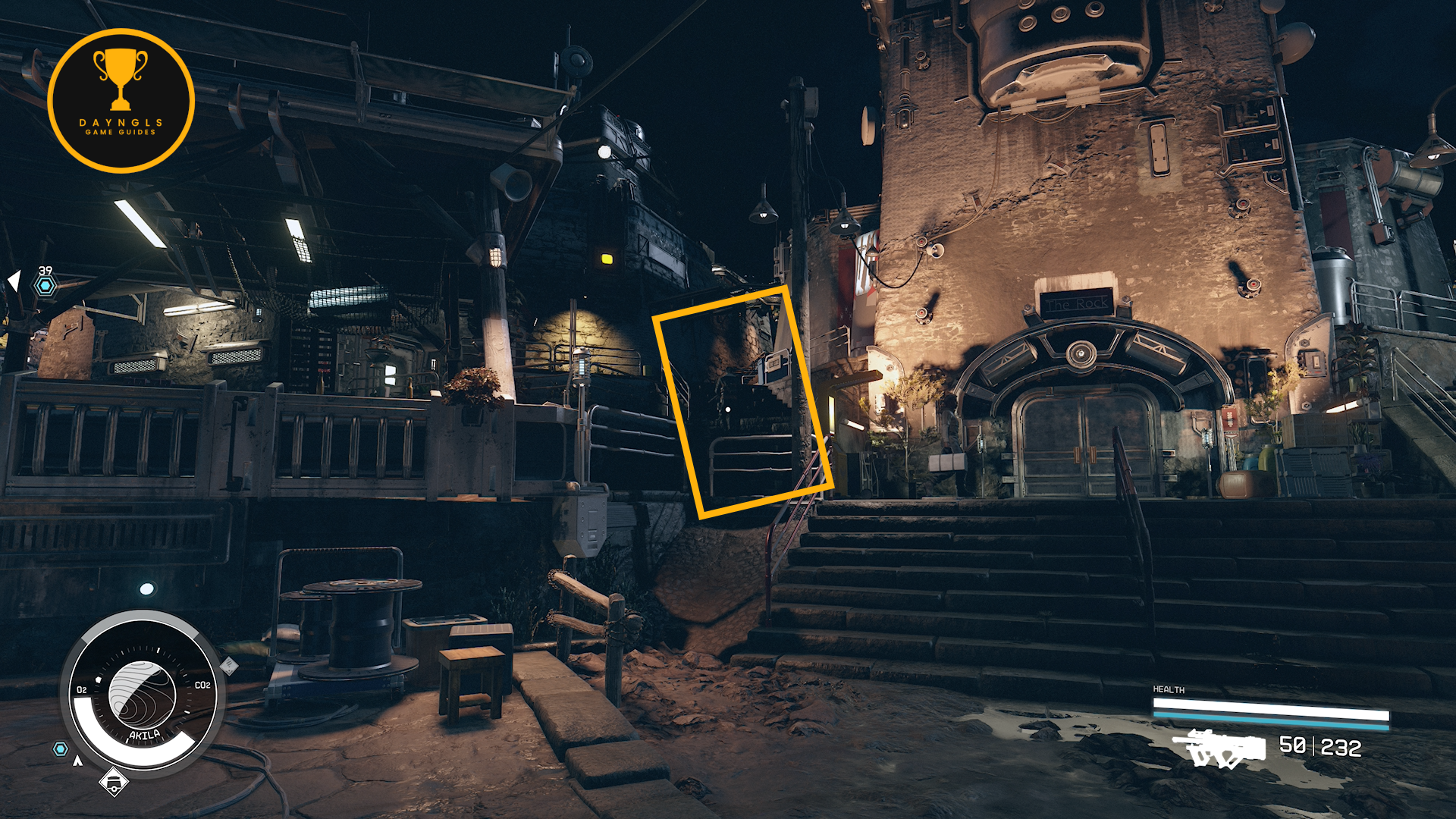Select the blue hexagon quest marker showing 39
Viewport: 1456px width, 819px height.
point(45,286)
